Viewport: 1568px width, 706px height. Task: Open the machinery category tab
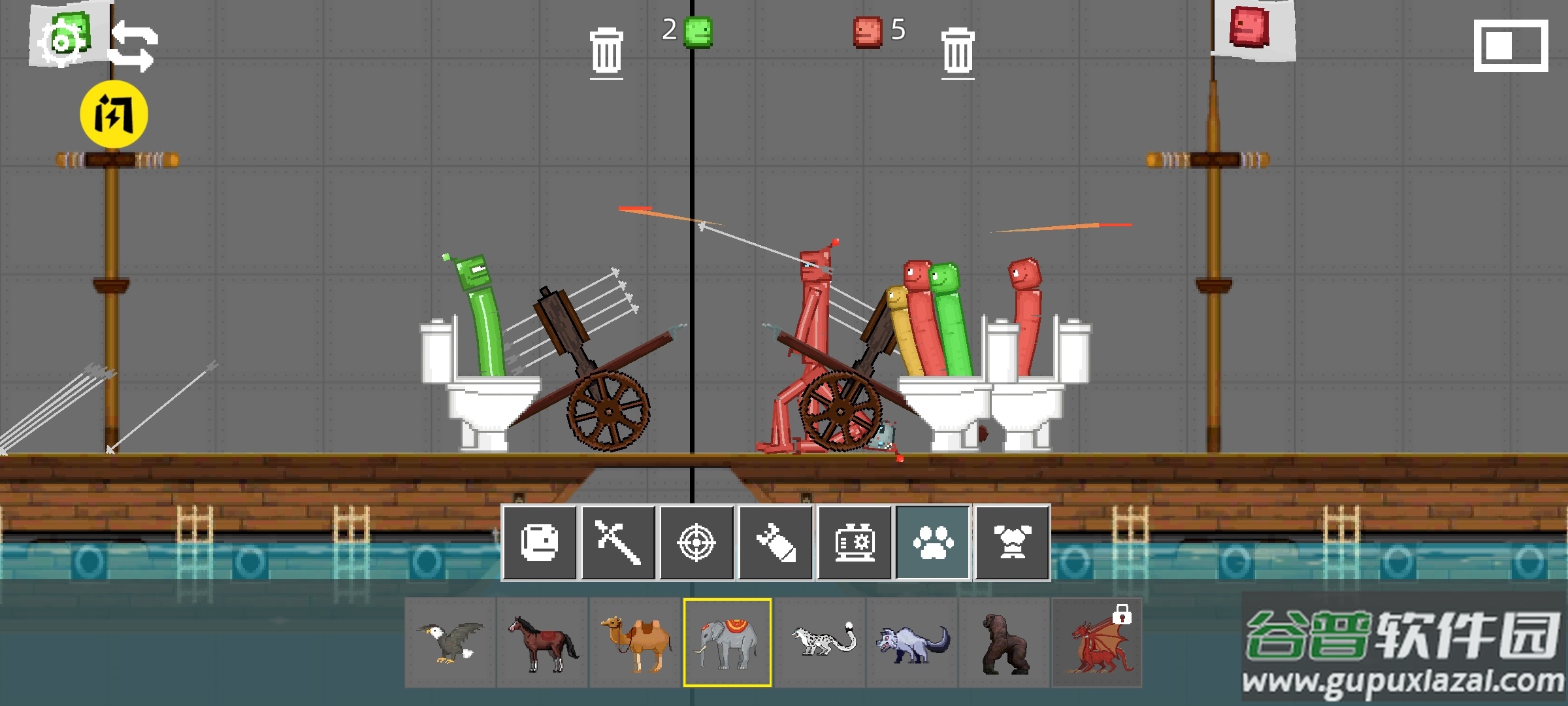coord(854,543)
